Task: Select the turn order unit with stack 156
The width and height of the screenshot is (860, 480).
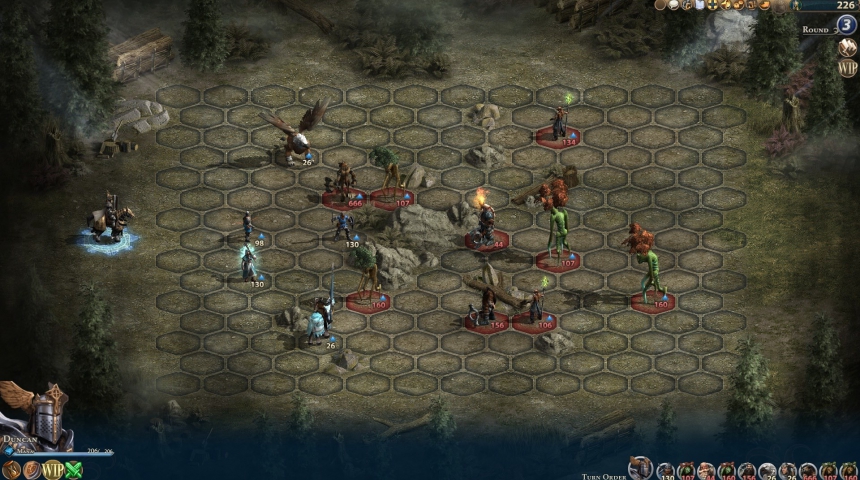Action: (x=746, y=471)
